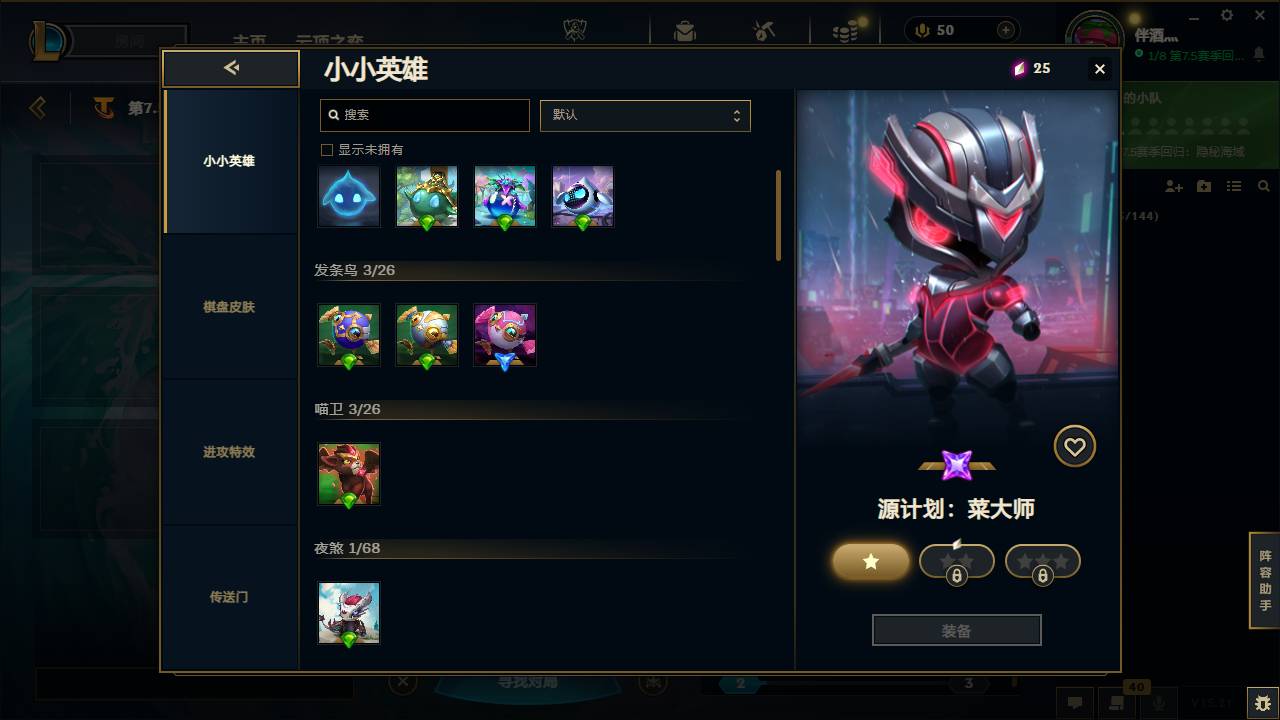
Task: Click the bug report icon bottom right
Action: click(1258, 703)
